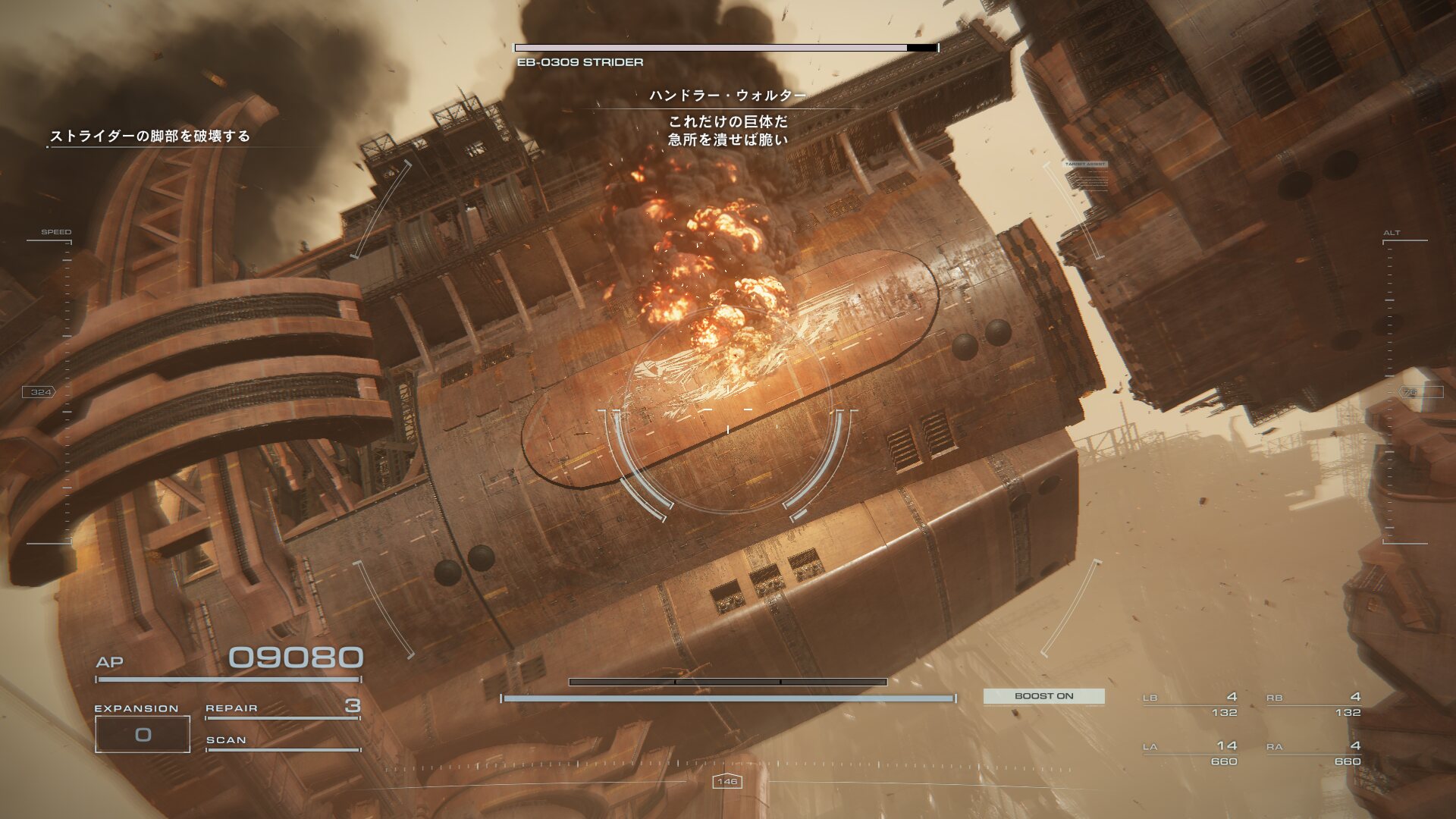Use the REPAIR kit item
Image resolution: width=1456 pixels, height=819 pixels.
282,708
